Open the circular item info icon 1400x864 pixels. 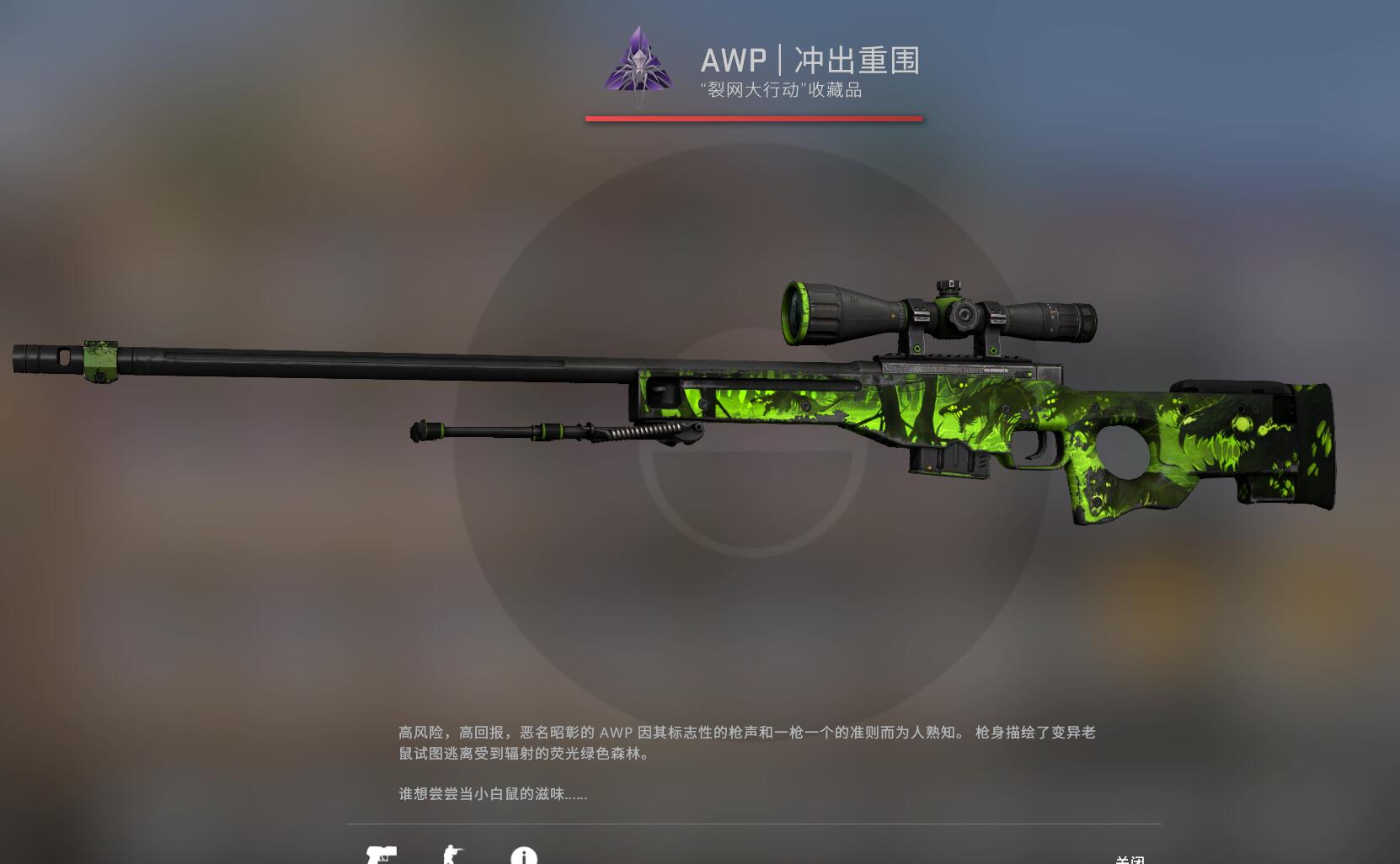pyautogui.click(x=526, y=855)
